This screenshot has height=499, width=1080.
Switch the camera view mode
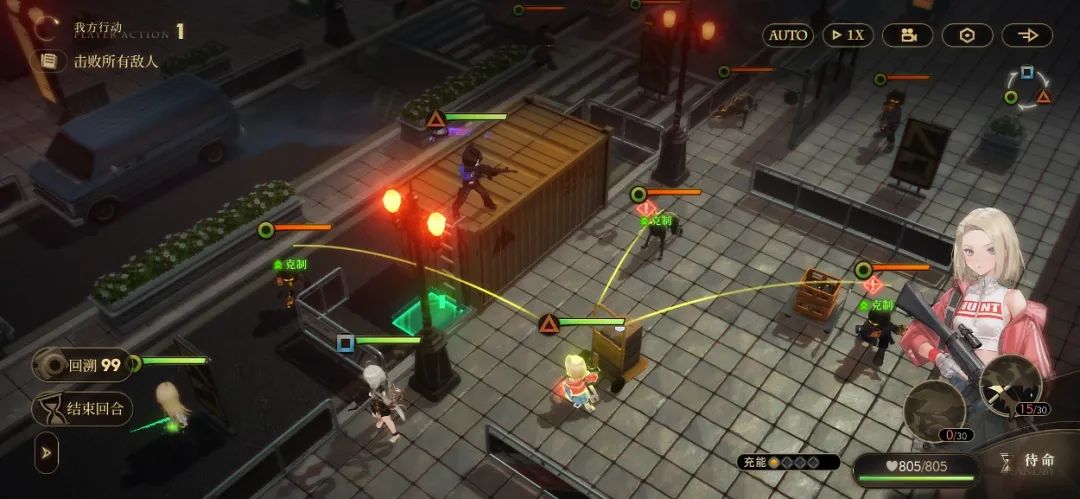[907, 35]
